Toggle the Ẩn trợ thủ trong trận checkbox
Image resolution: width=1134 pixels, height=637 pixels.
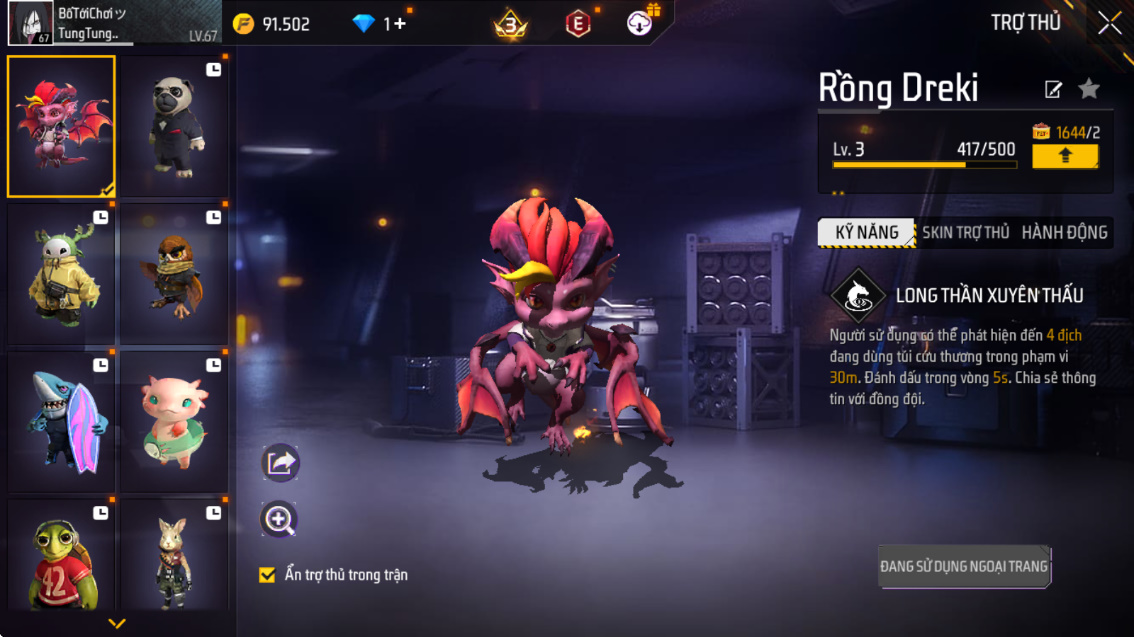pyautogui.click(x=267, y=575)
